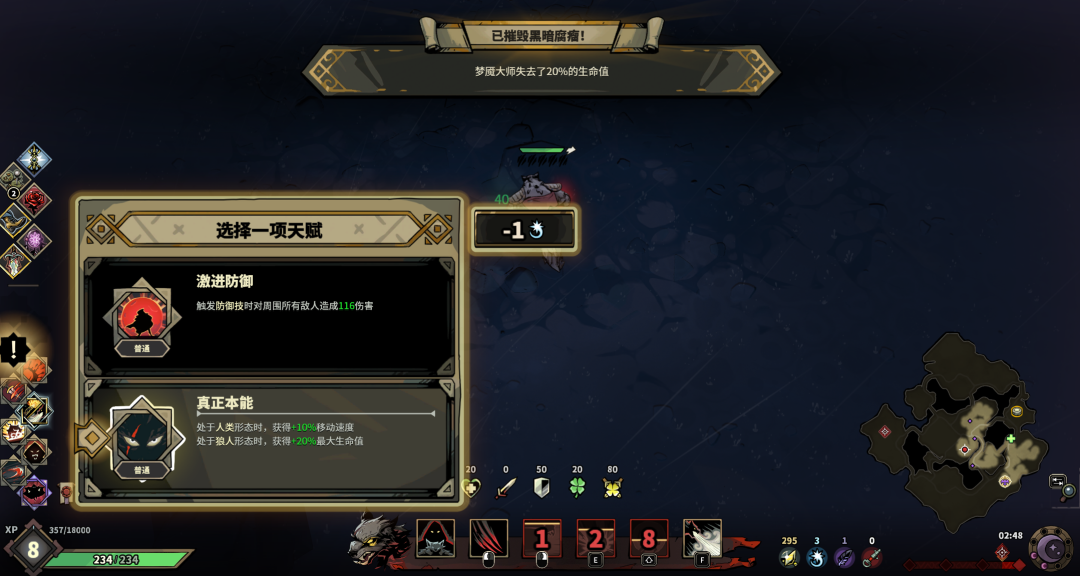Select the four-leaf clover luck stat

point(576,487)
